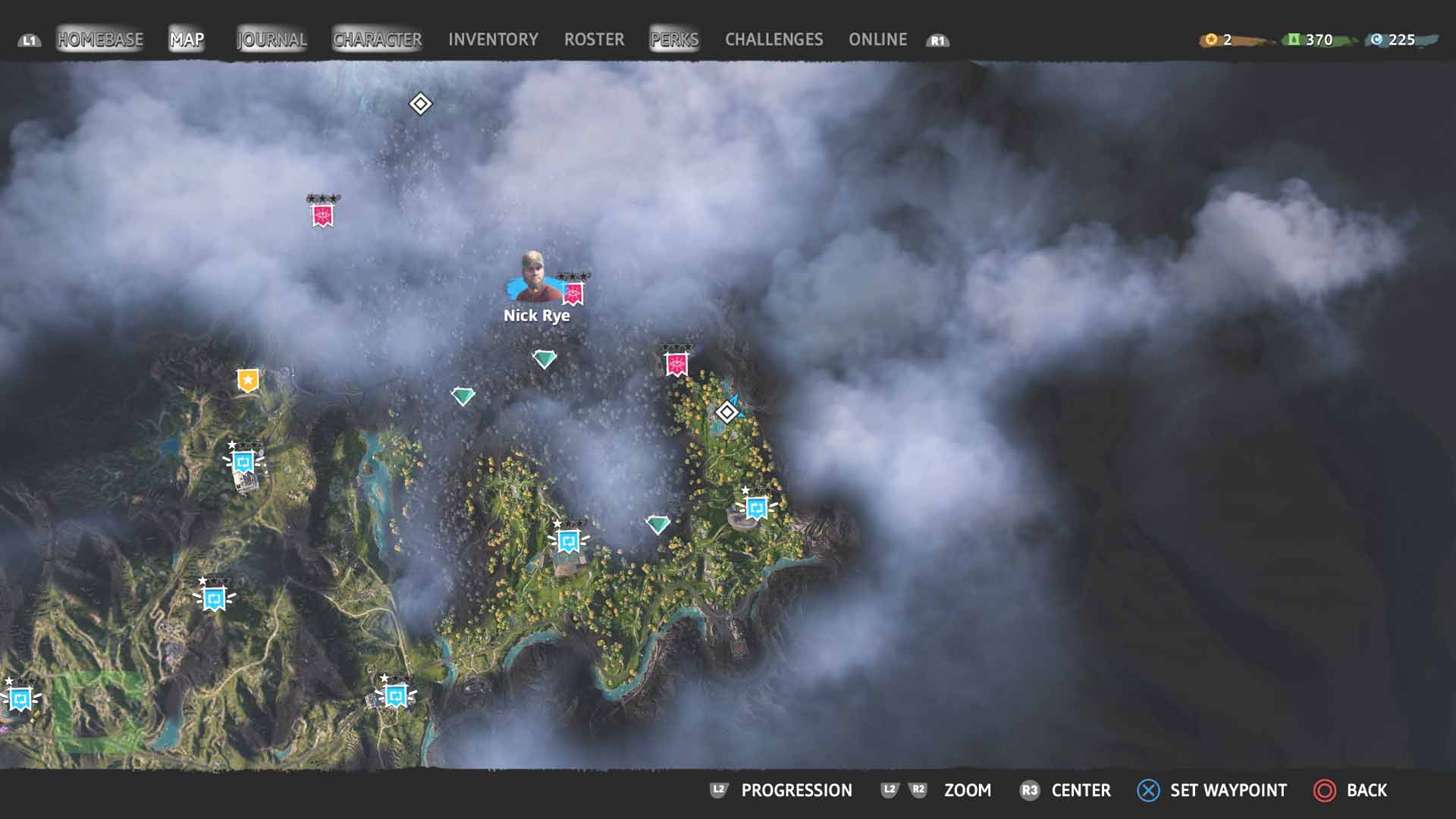This screenshot has height=819, width=1456.
Task: Show the Roster tab
Action: point(594,39)
